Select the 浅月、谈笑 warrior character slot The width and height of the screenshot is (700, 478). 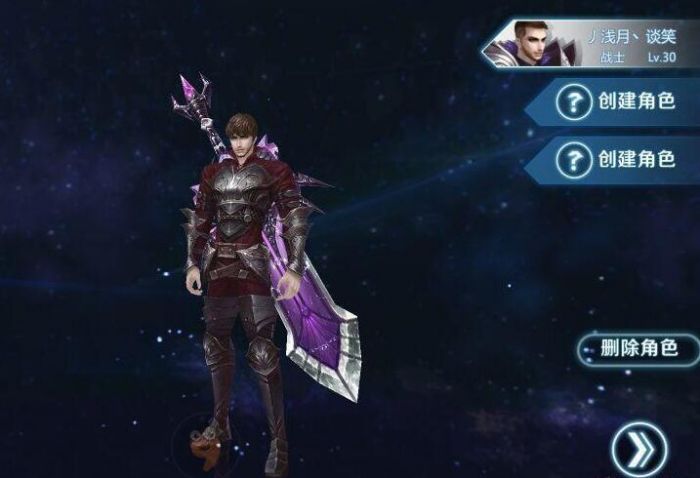coord(592,44)
